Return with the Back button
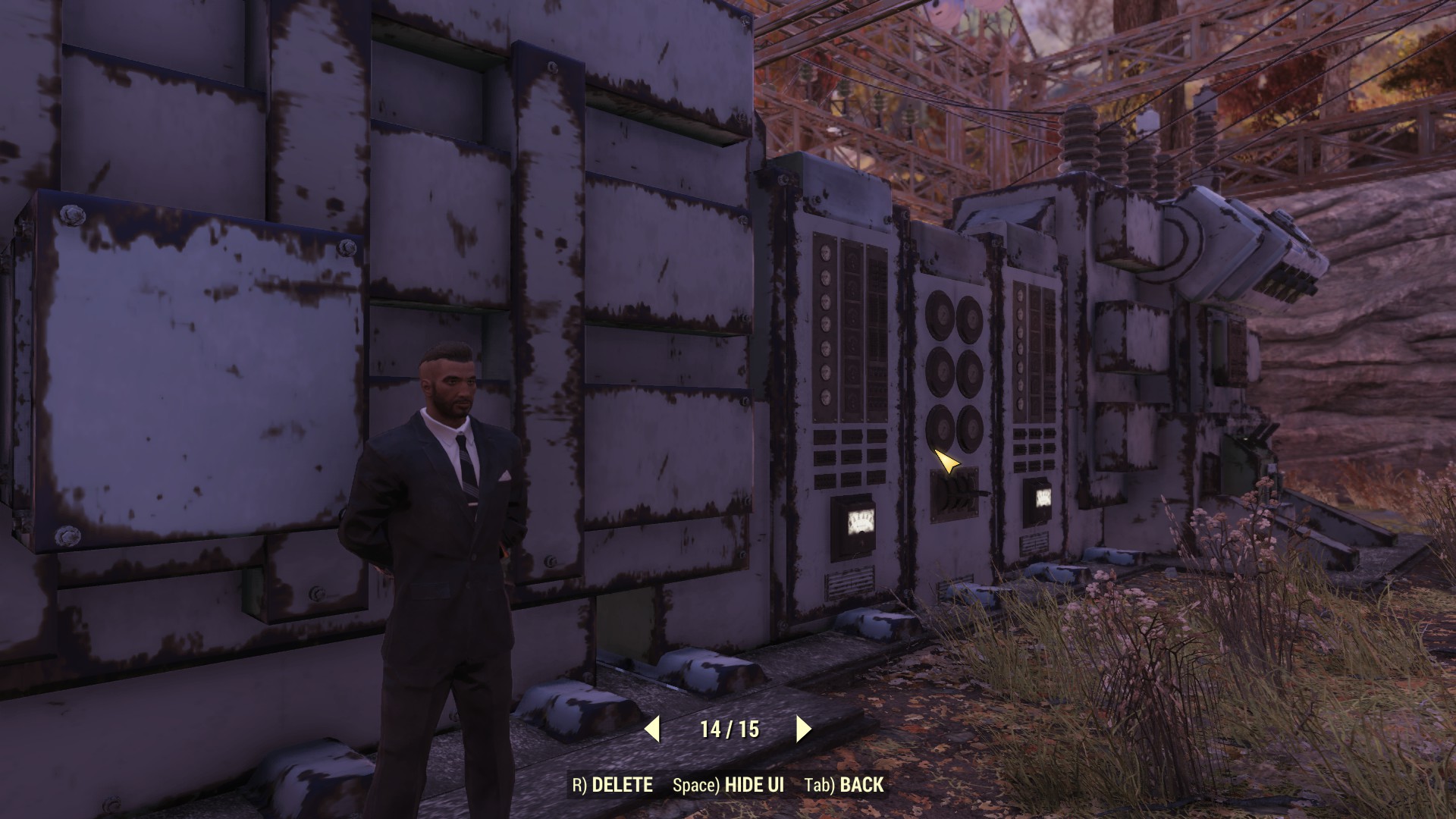Viewport: 1456px width, 819px height. point(844,785)
